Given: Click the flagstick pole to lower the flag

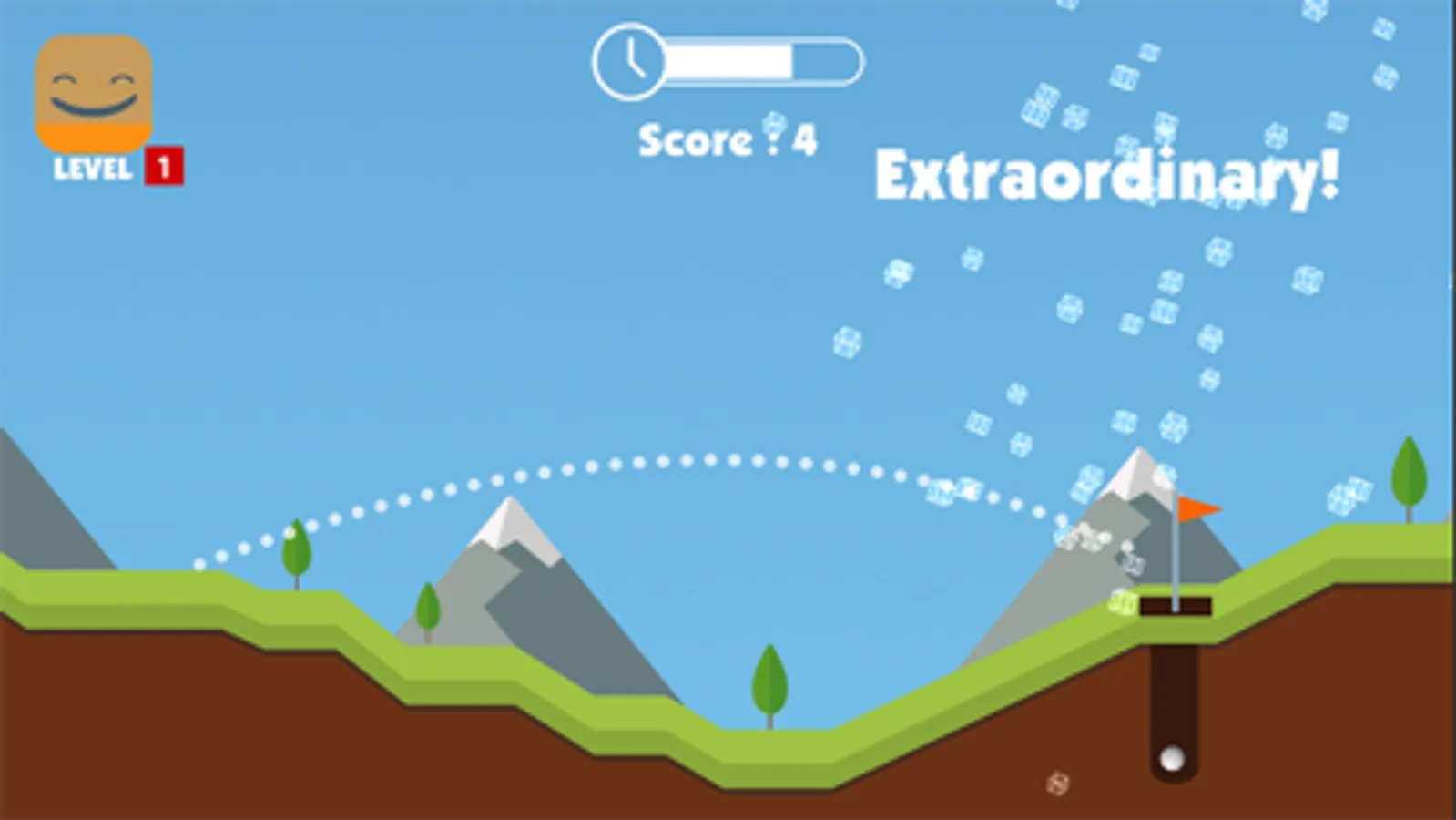Looking at the screenshot, I should [1176, 556].
